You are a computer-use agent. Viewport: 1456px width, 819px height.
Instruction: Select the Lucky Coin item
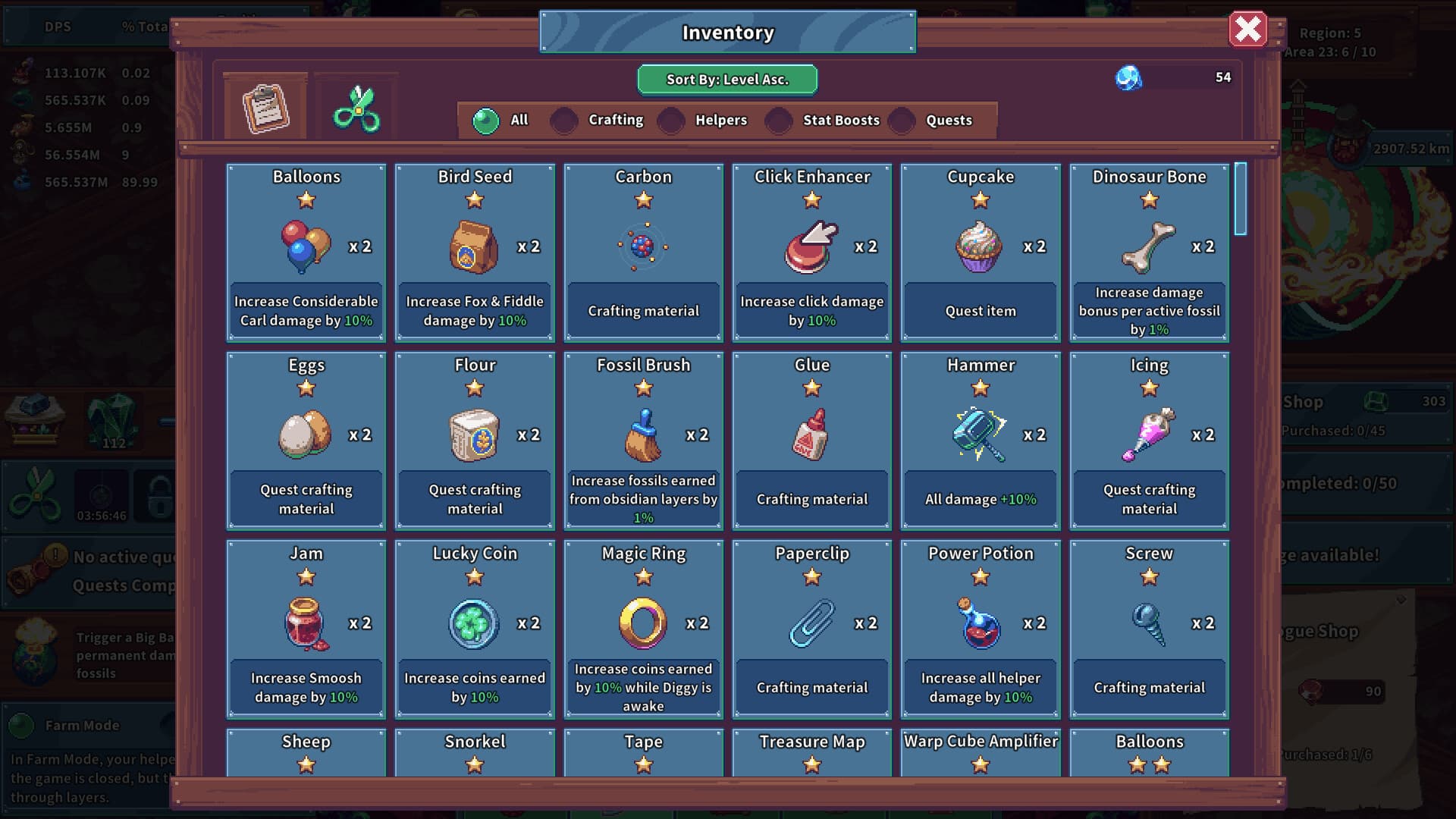(x=474, y=628)
